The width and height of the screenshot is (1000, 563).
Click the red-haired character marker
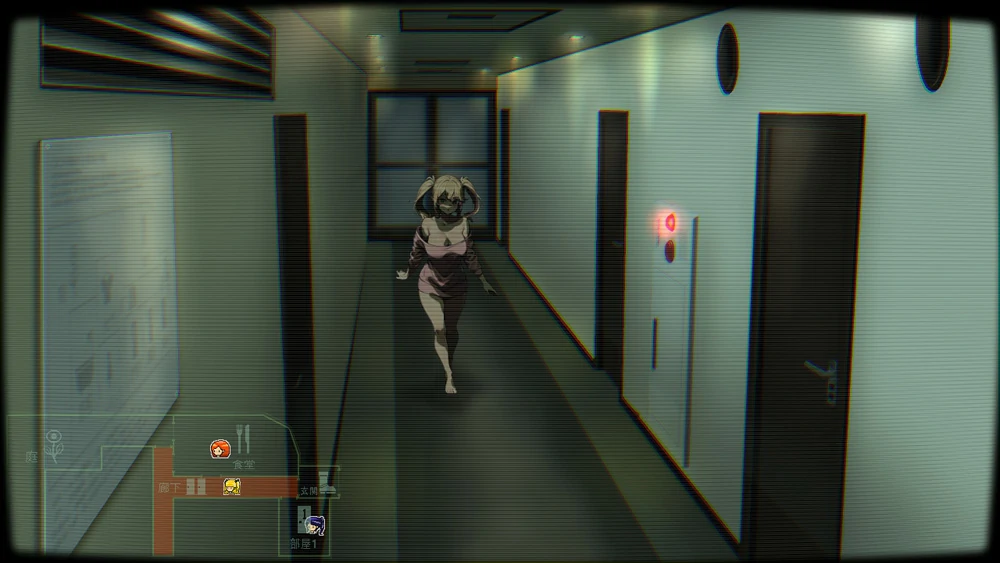pyautogui.click(x=220, y=449)
